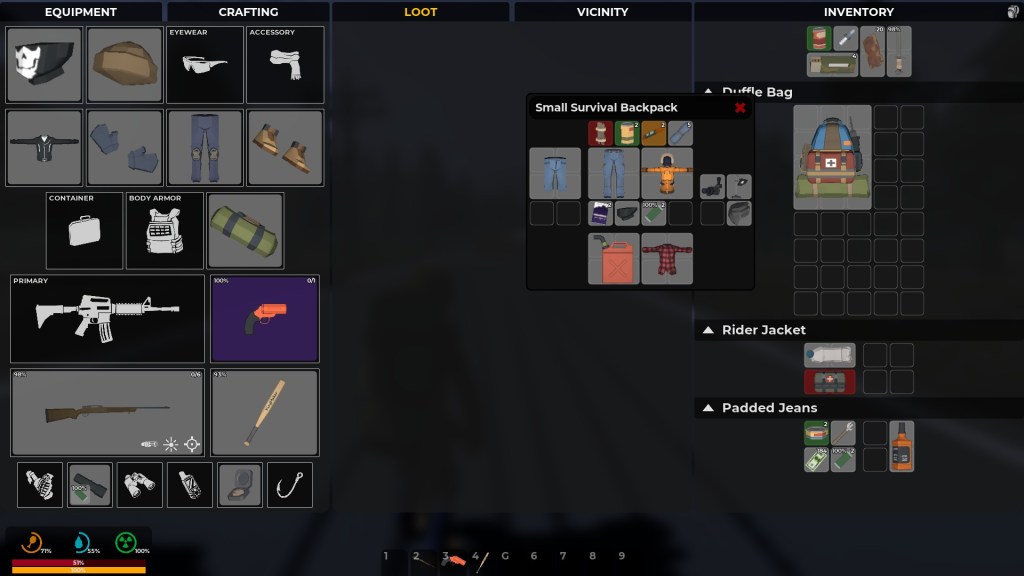
Task: Choose the empty Body Armor slot
Action: click(165, 231)
